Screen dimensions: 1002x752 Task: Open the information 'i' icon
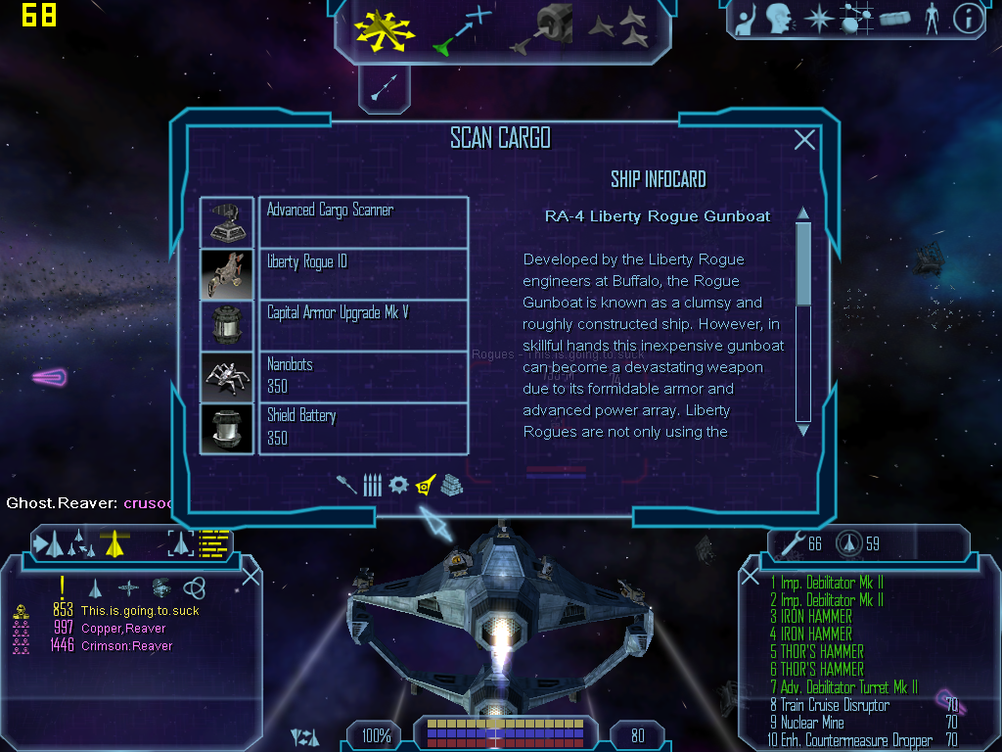click(967, 19)
